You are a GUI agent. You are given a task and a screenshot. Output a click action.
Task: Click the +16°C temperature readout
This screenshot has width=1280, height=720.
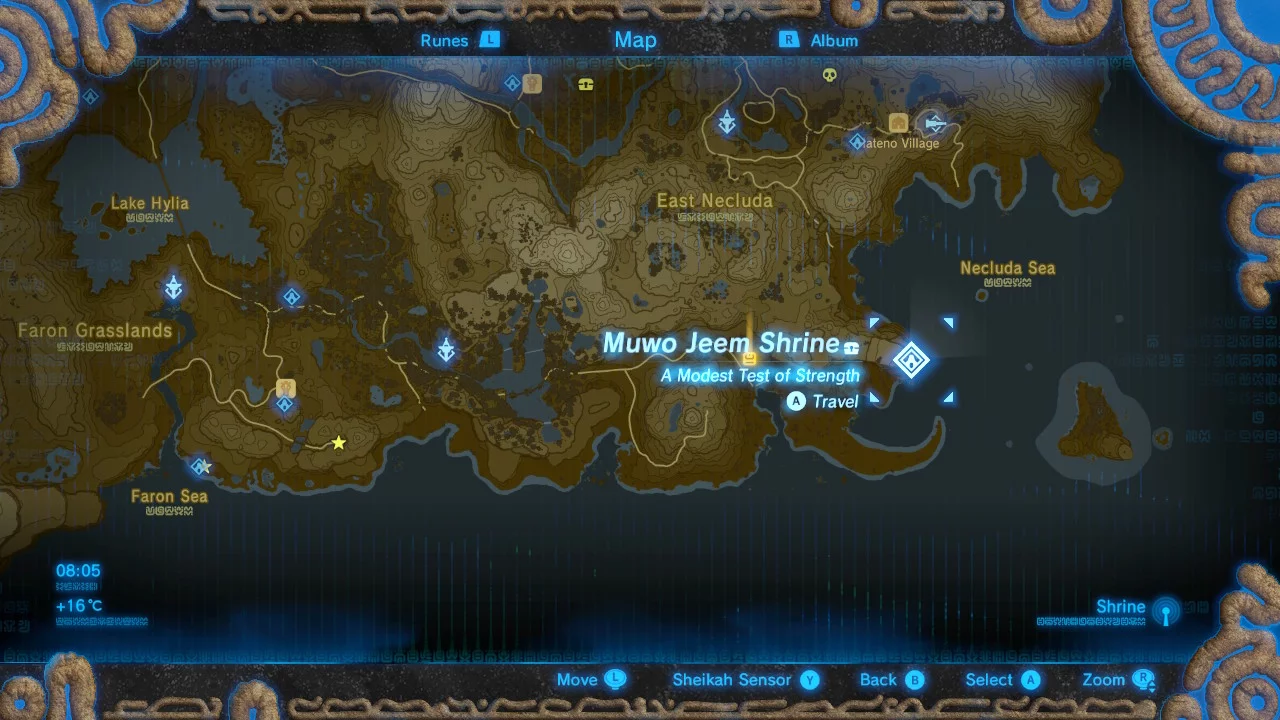click(x=79, y=606)
